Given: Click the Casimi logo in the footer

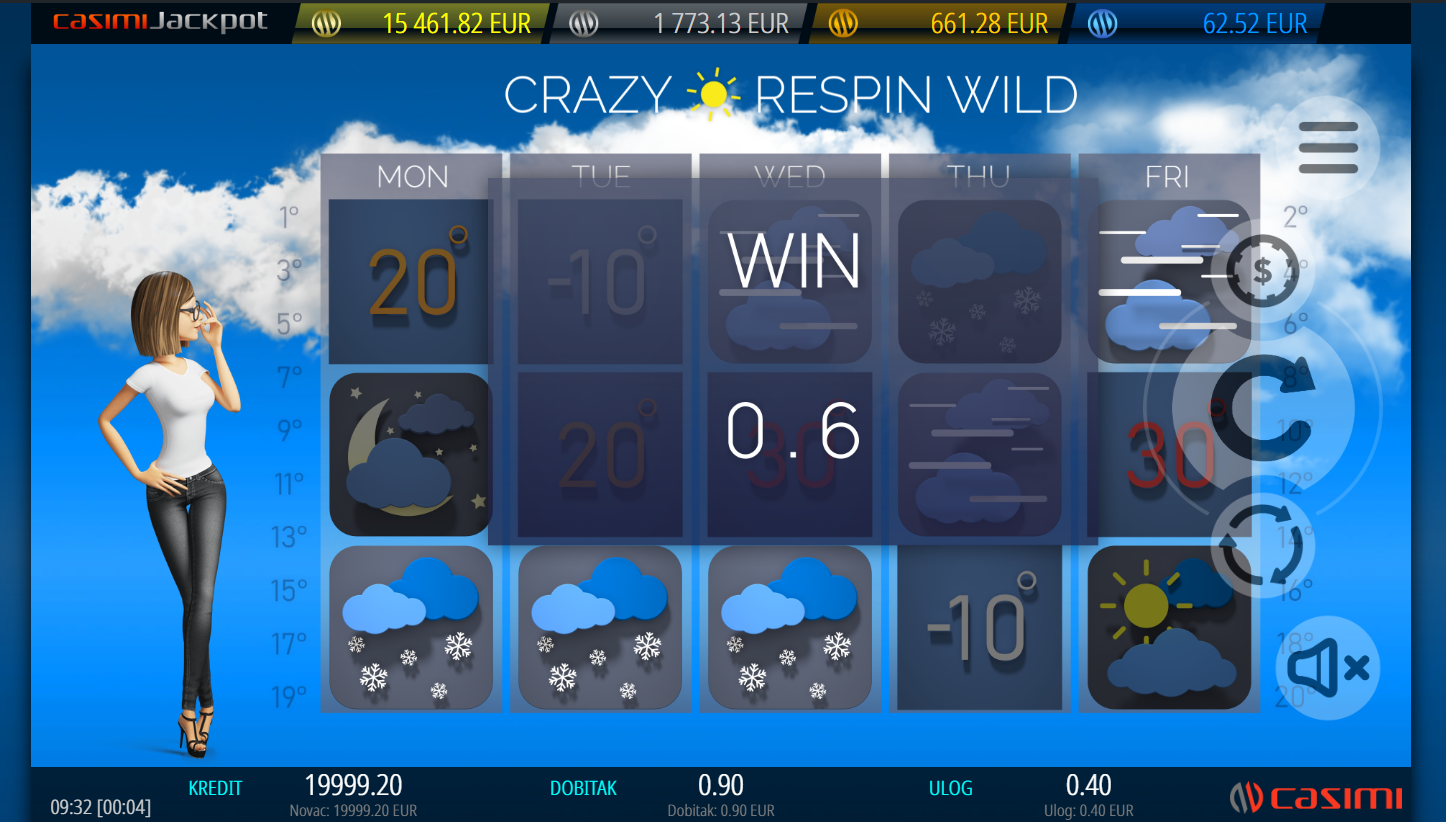Looking at the screenshot, I should tap(1315, 797).
